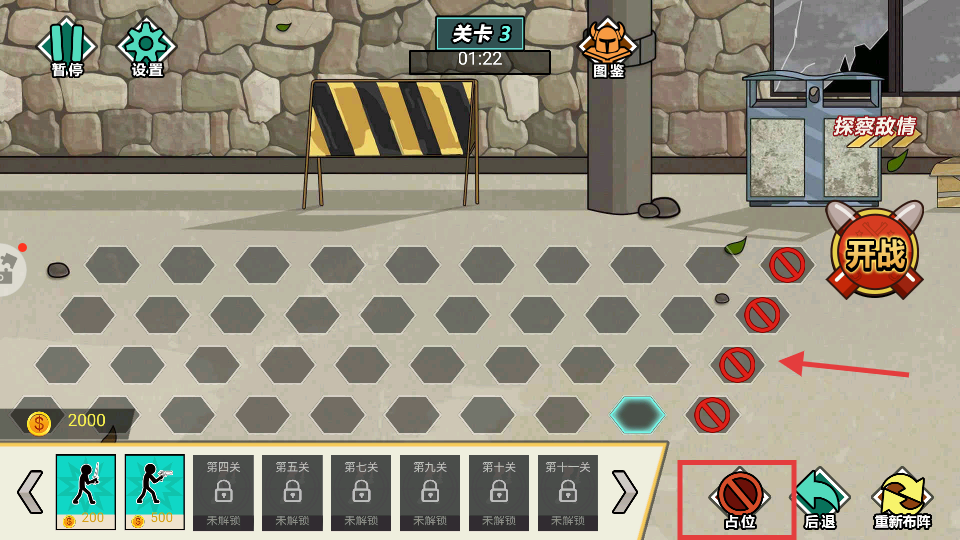Click the locked 第十关 unit slot

pyautogui.click(x=499, y=491)
